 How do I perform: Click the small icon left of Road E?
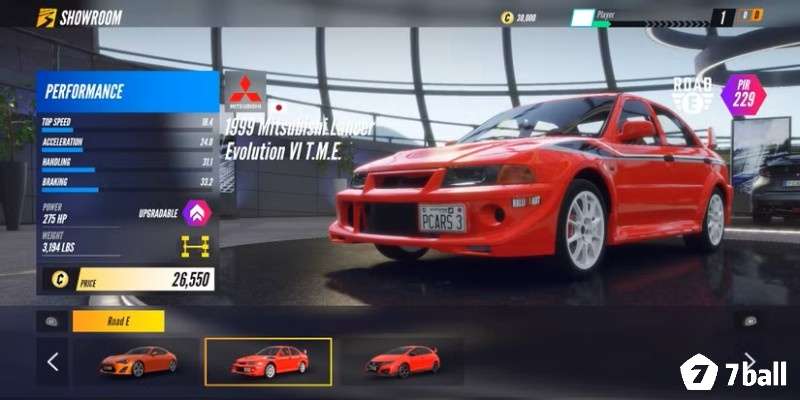[x=50, y=321]
